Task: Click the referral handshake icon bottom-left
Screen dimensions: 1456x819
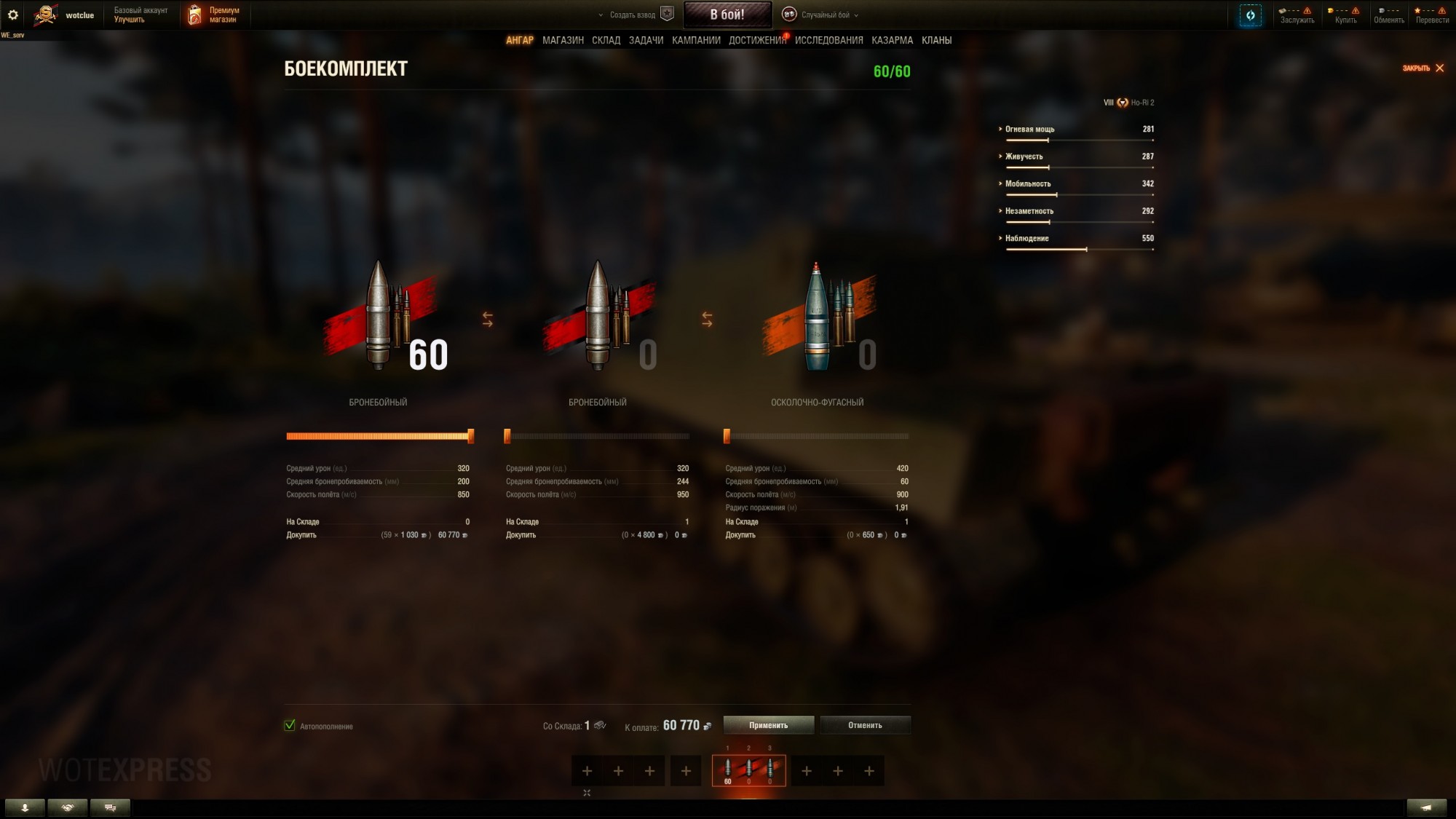Action: pyautogui.click(x=68, y=807)
